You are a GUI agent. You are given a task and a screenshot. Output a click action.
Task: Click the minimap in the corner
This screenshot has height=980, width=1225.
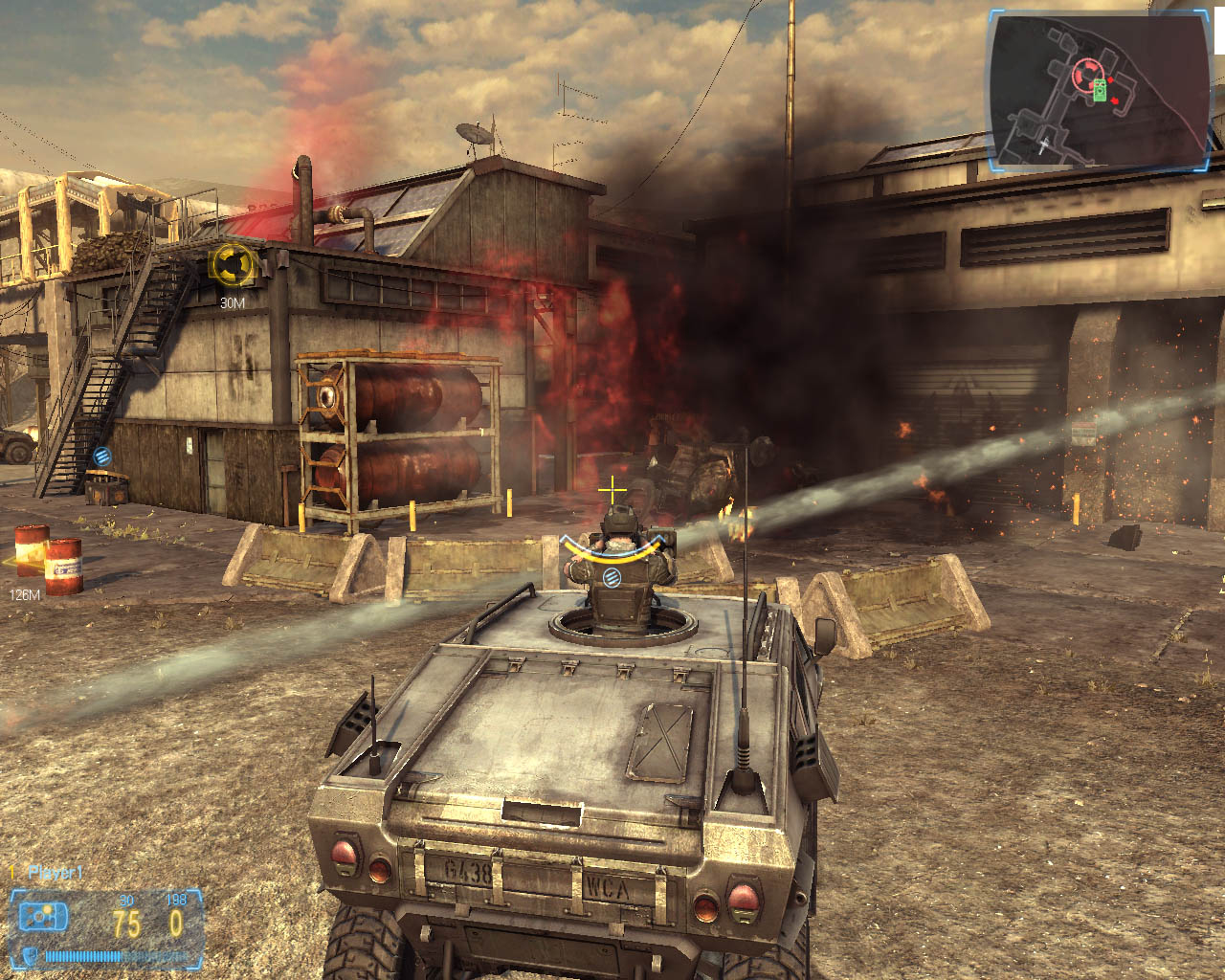(x=1099, y=93)
